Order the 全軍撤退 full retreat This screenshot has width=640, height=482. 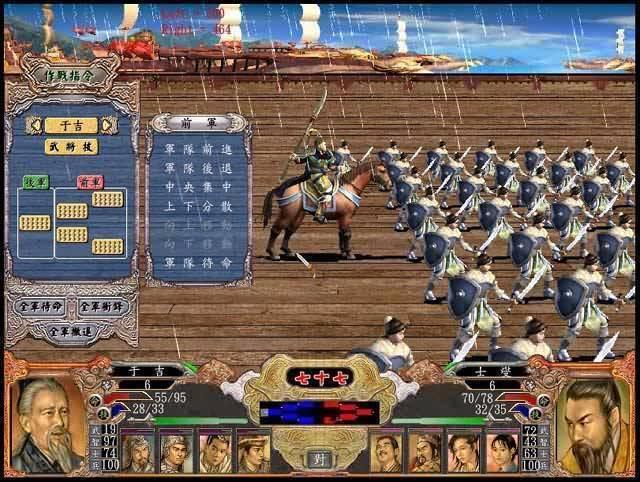point(70,329)
